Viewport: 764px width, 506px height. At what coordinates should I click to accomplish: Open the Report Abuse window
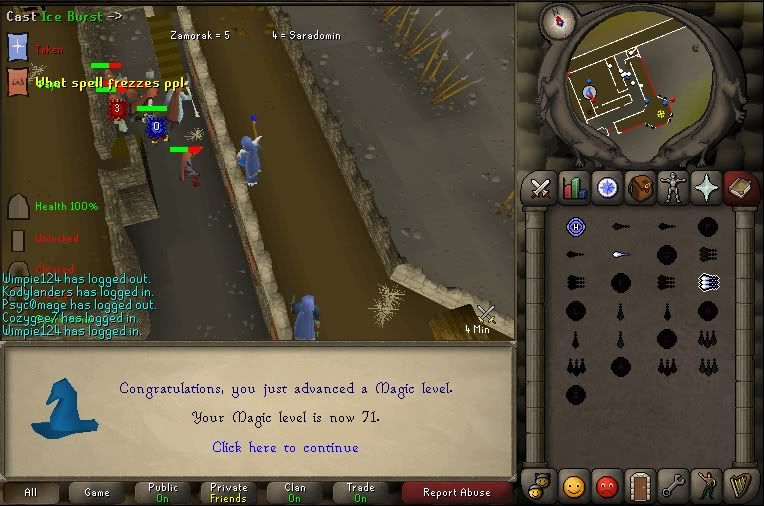(456, 492)
